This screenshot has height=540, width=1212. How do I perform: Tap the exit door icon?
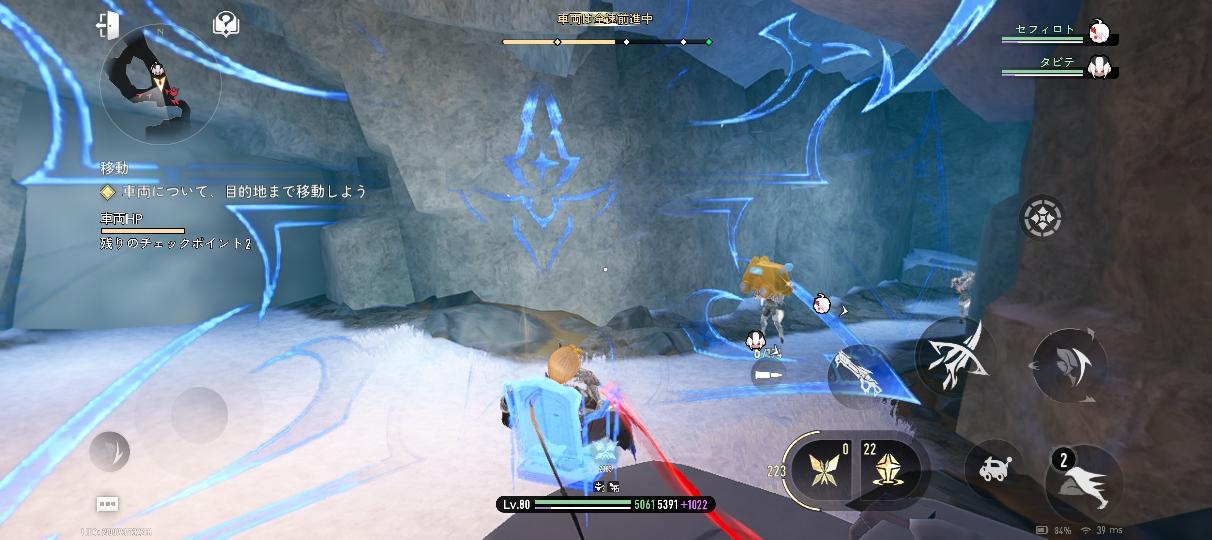pos(108,25)
